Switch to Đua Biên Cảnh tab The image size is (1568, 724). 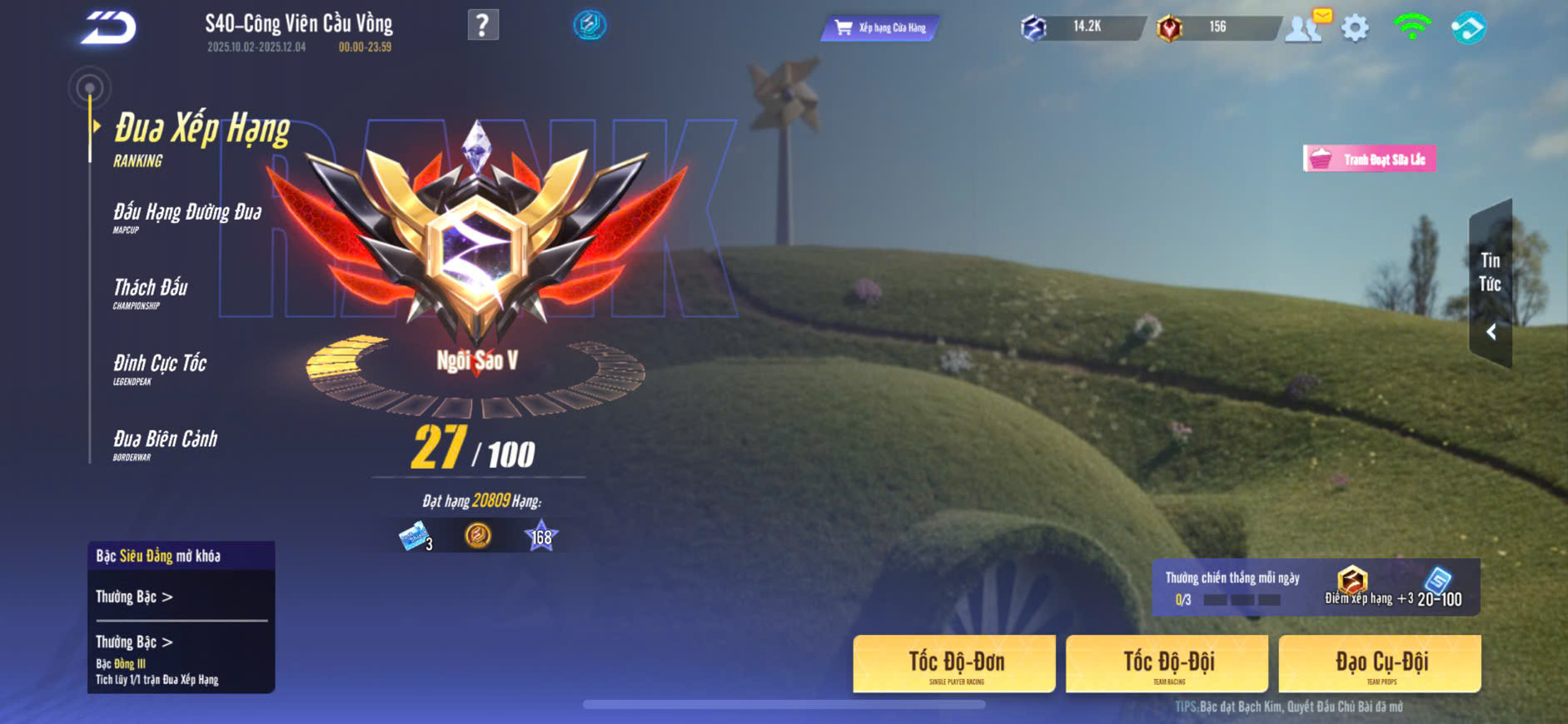[165, 443]
